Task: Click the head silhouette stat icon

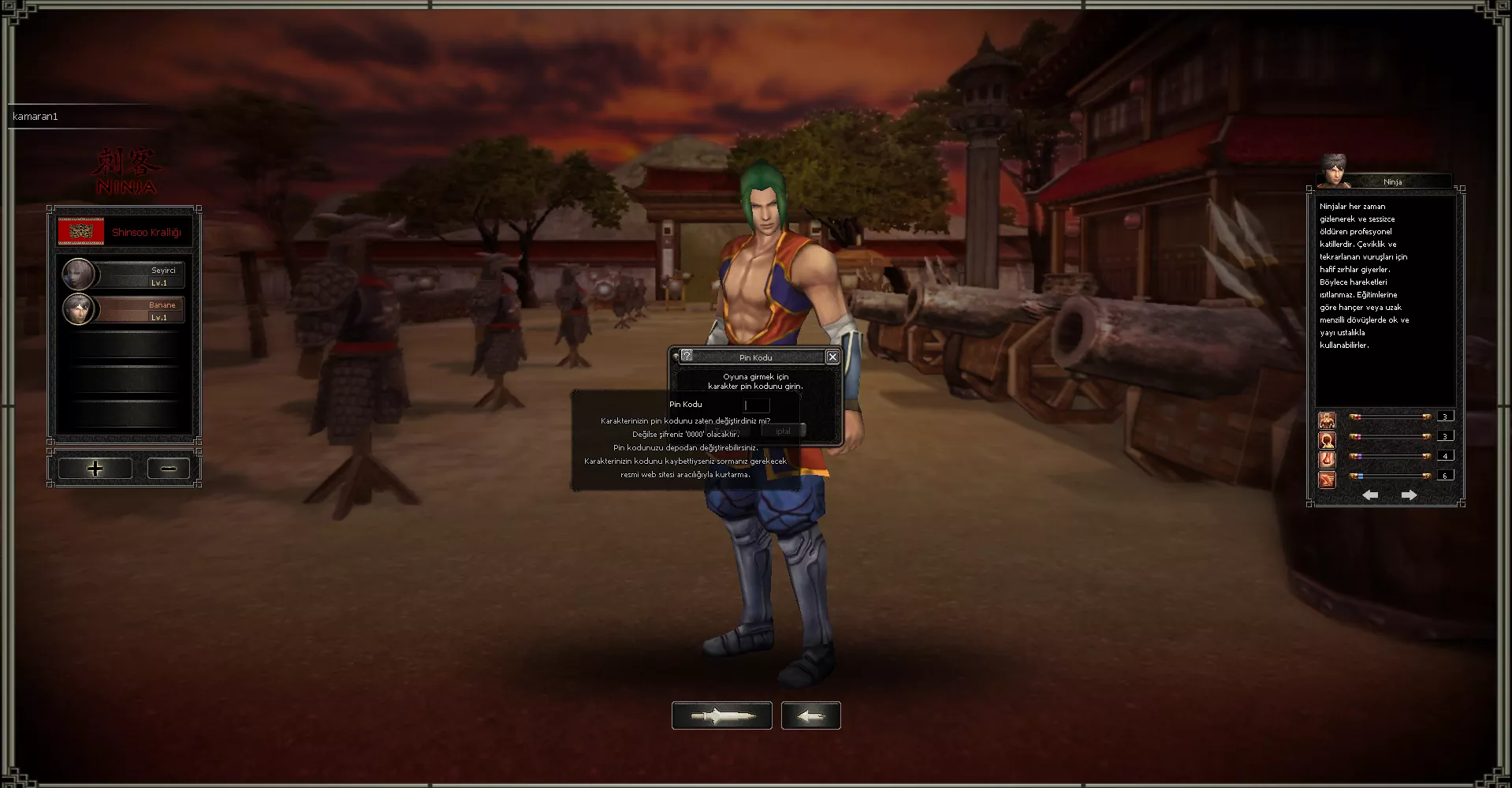Action: pos(1328,439)
